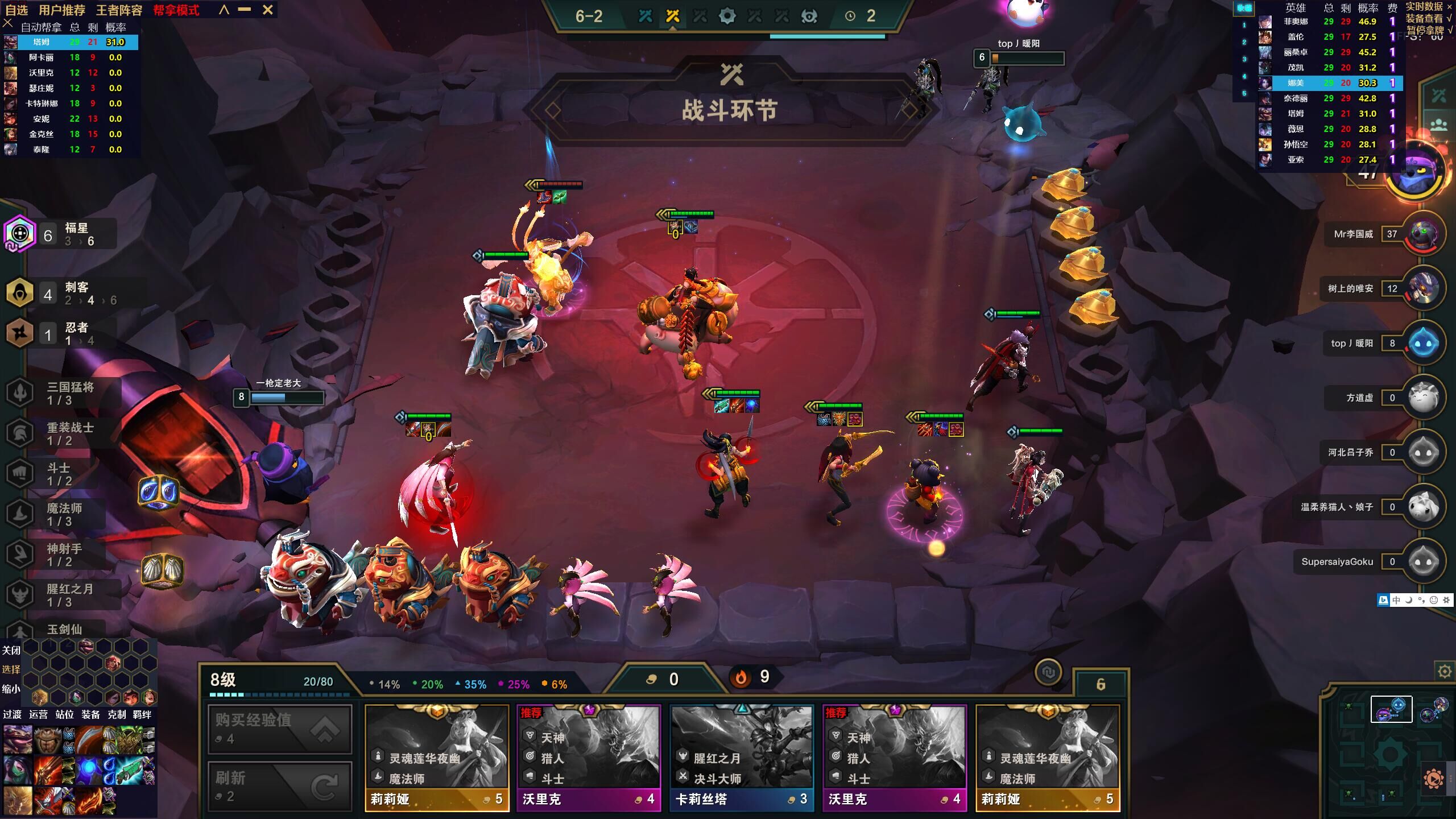The width and height of the screenshot is (1456, 819).
Task: Open the 用户推荐 tab
Action: 61,10
